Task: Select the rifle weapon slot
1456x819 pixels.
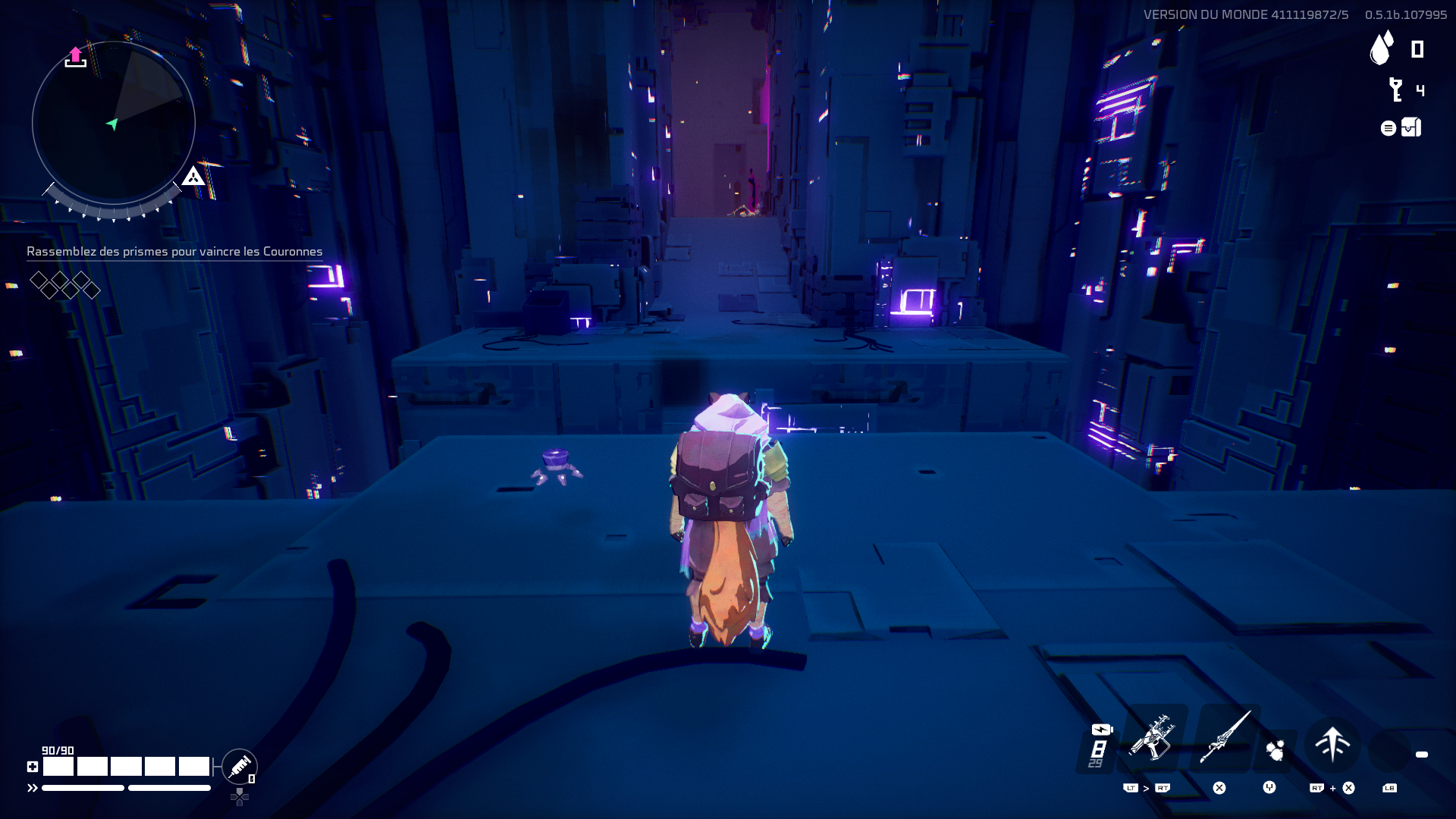Action: pos(1152,739)
